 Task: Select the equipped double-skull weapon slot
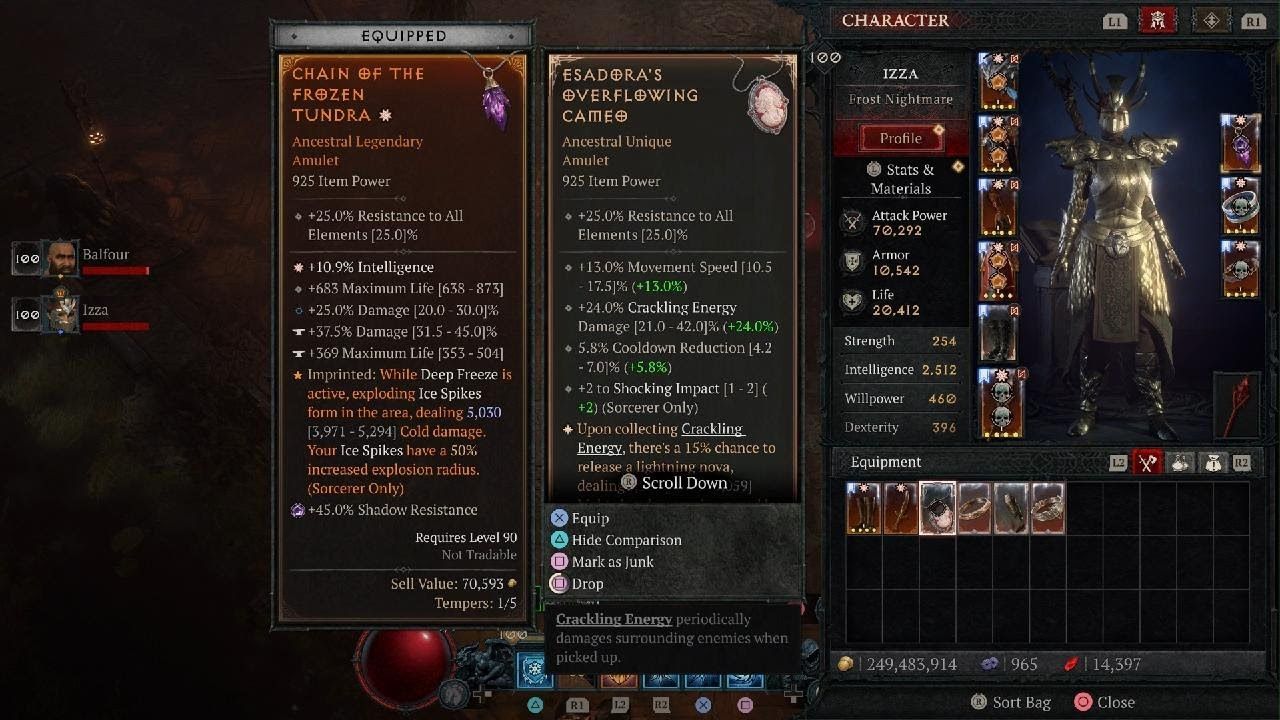click(x=998, y=403)
